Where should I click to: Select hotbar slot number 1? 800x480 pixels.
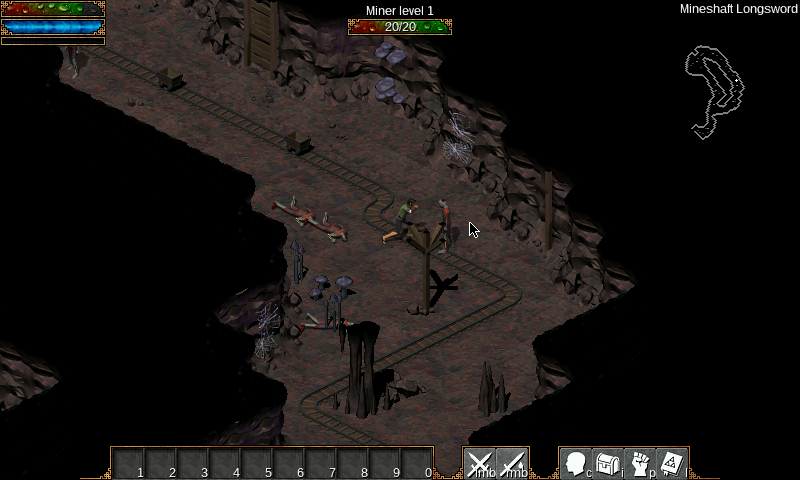129,464
